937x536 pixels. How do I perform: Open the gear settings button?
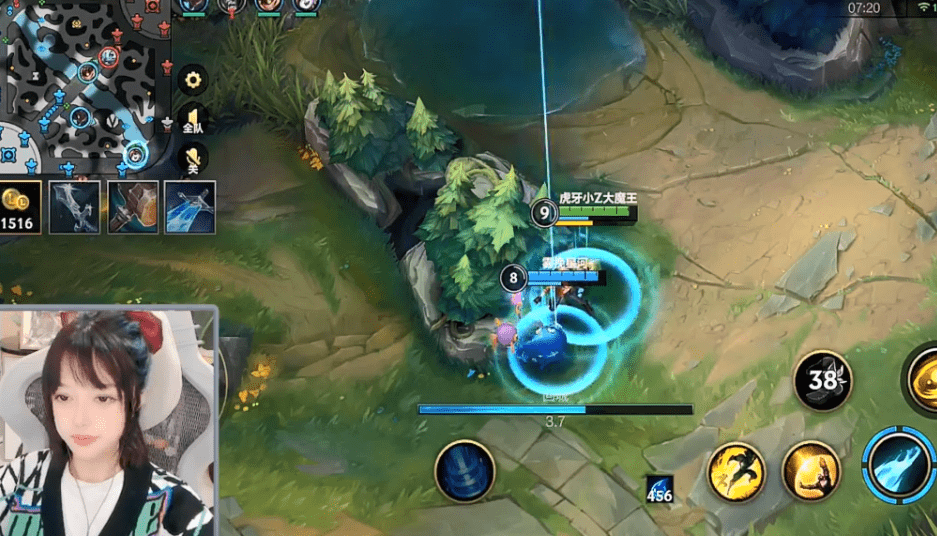[x=193, y=78]
